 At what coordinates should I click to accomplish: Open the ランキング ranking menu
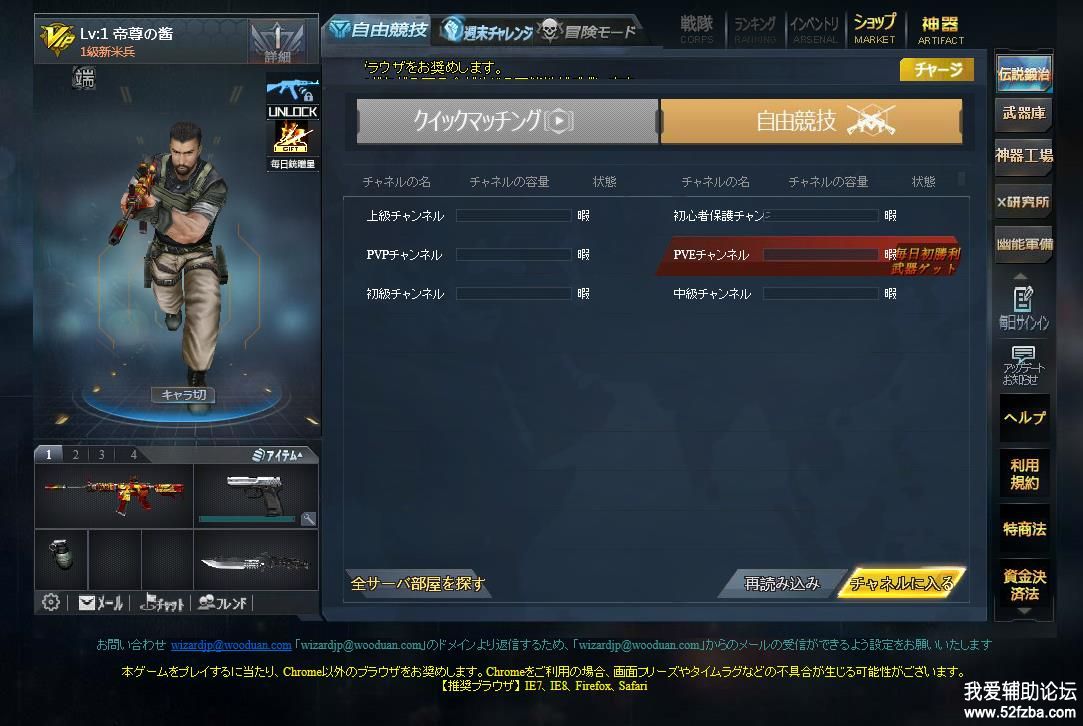pyautogui.click(x=755, y=28)
